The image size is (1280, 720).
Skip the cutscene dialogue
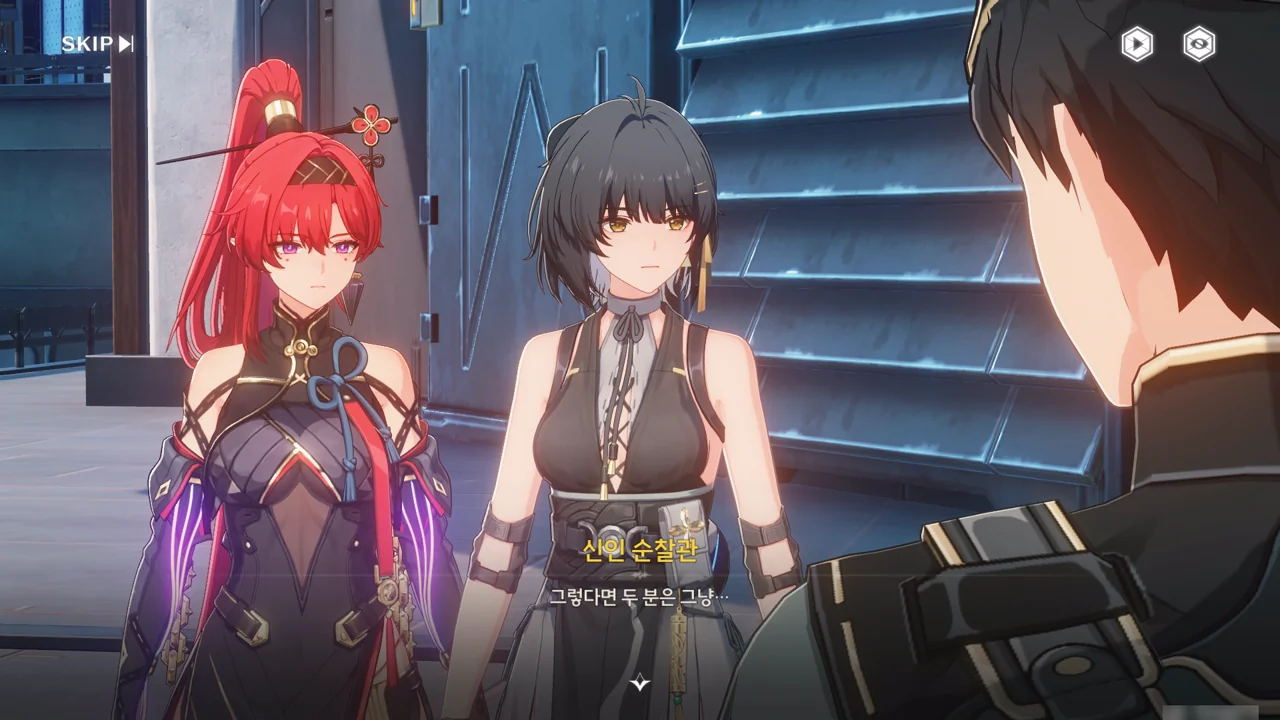click(x=97, y=44)
